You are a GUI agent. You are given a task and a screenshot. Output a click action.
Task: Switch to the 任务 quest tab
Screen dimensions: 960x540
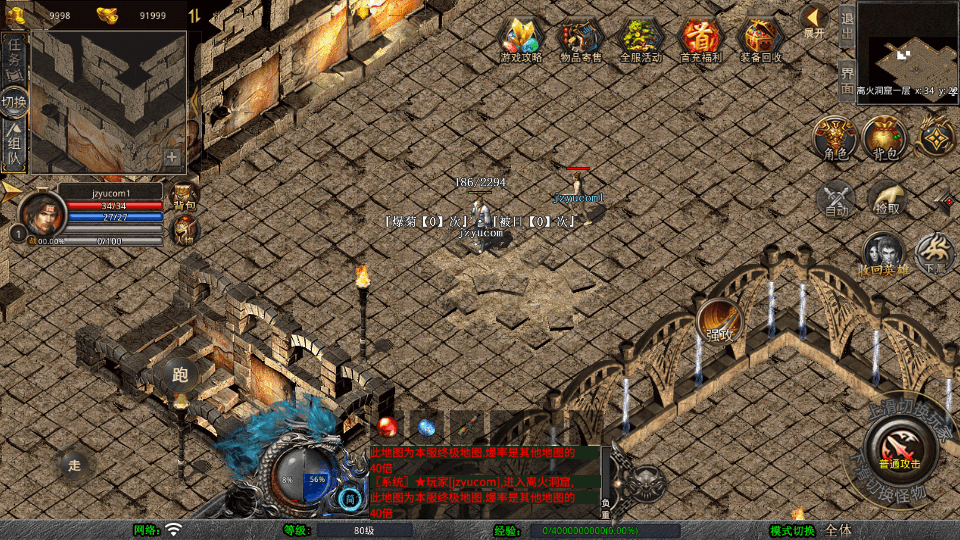click(x=14, y=55)
